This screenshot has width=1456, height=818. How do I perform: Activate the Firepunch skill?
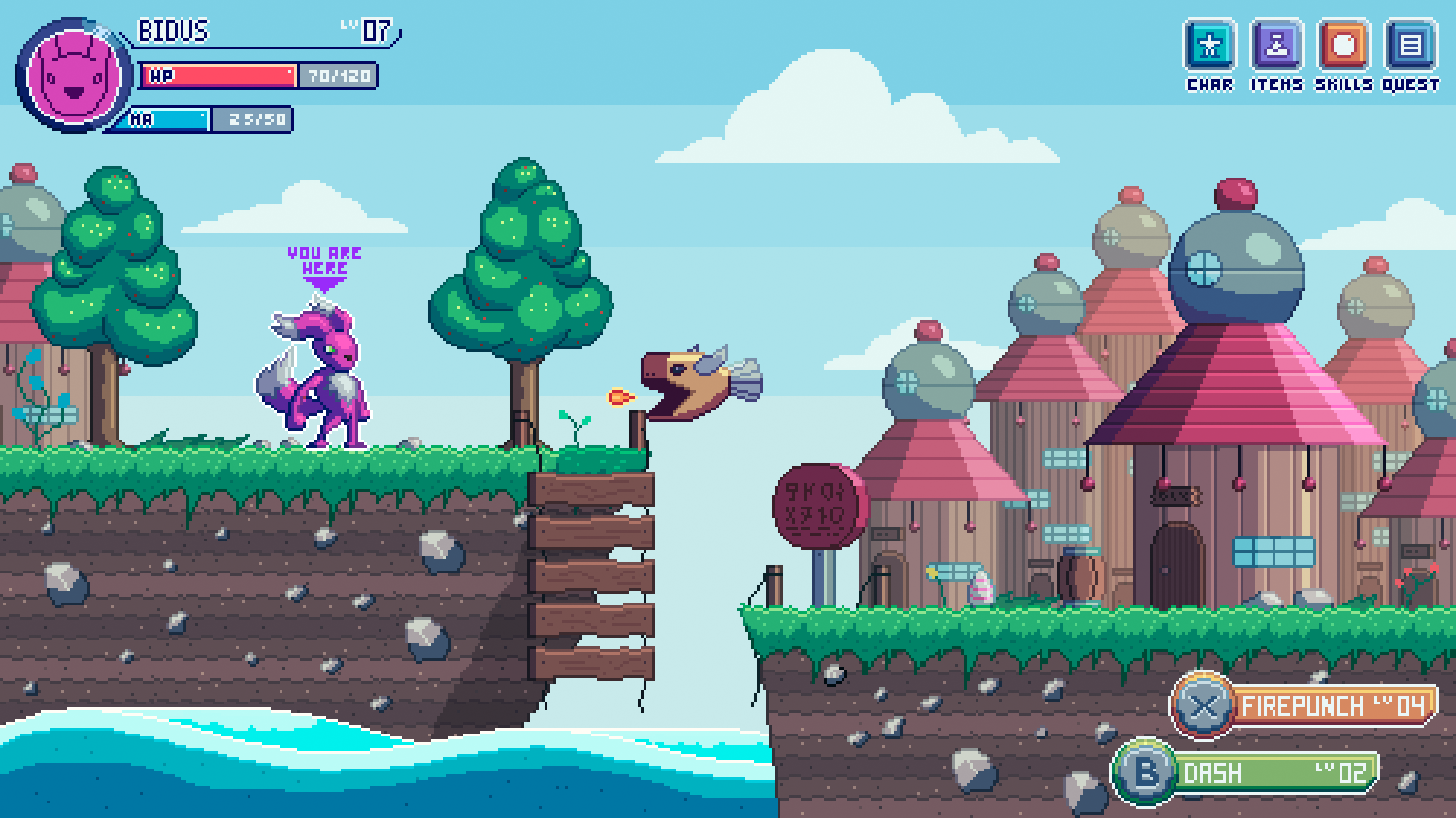1304,705
